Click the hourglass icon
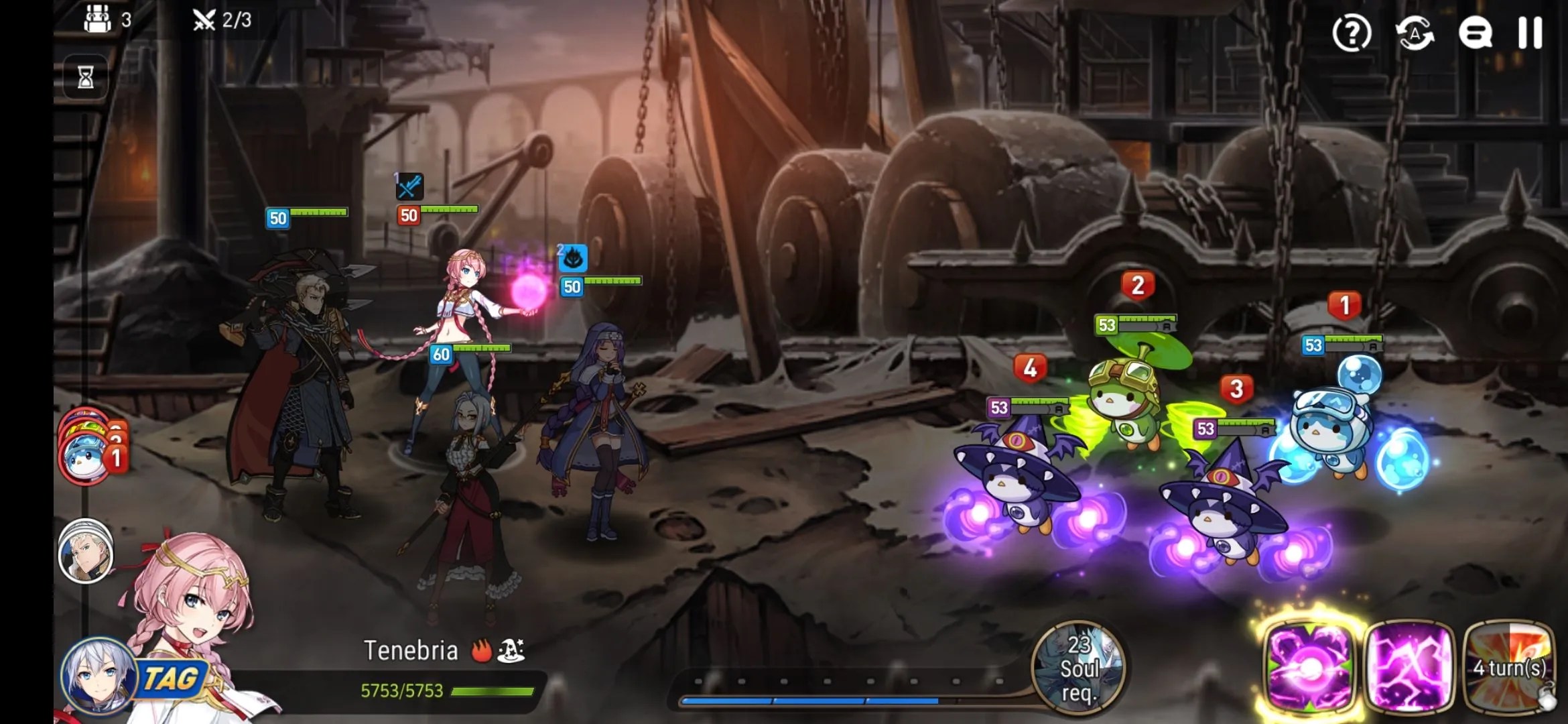Image resolution: width=1568 pixels, height=724 pixels. coord(85,77)
